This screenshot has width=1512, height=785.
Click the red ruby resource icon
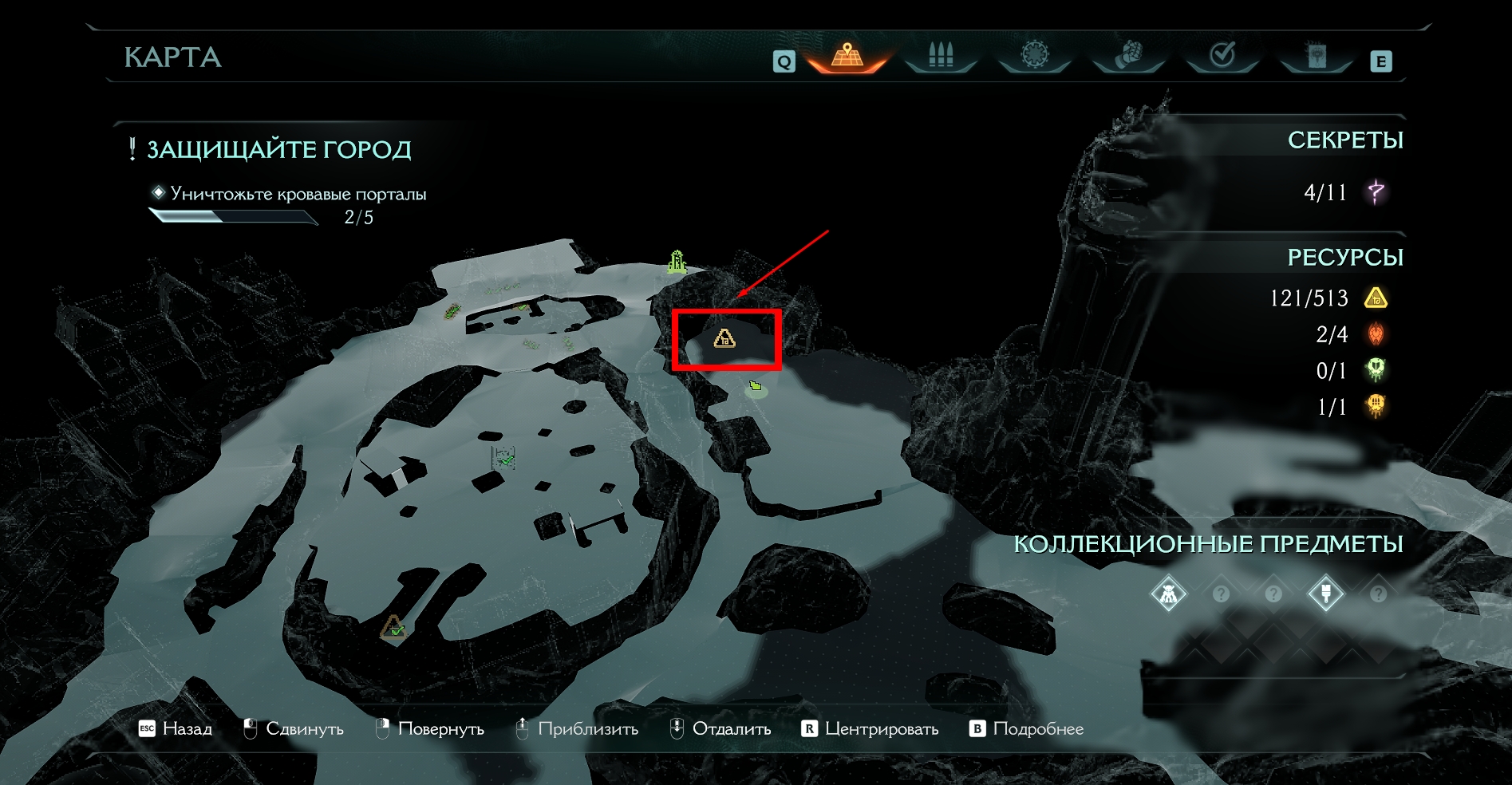click(x=1376, y=334)
